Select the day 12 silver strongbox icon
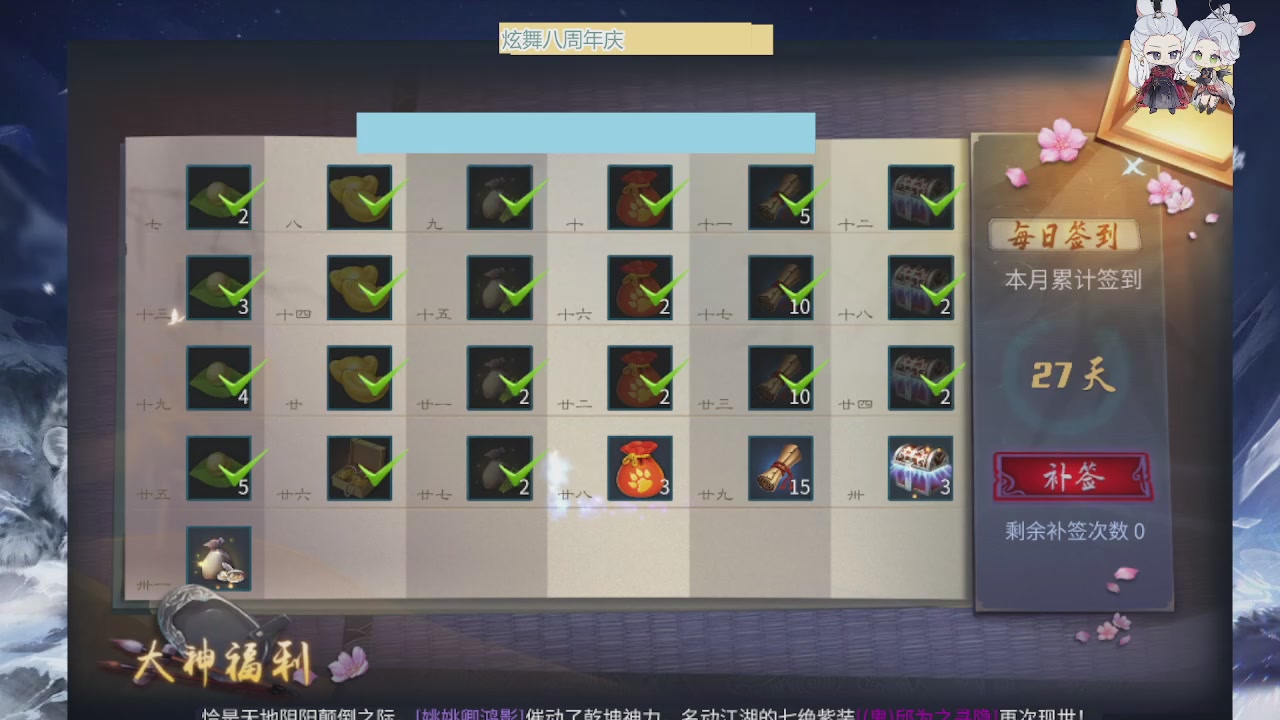 (x=919, y=197)
